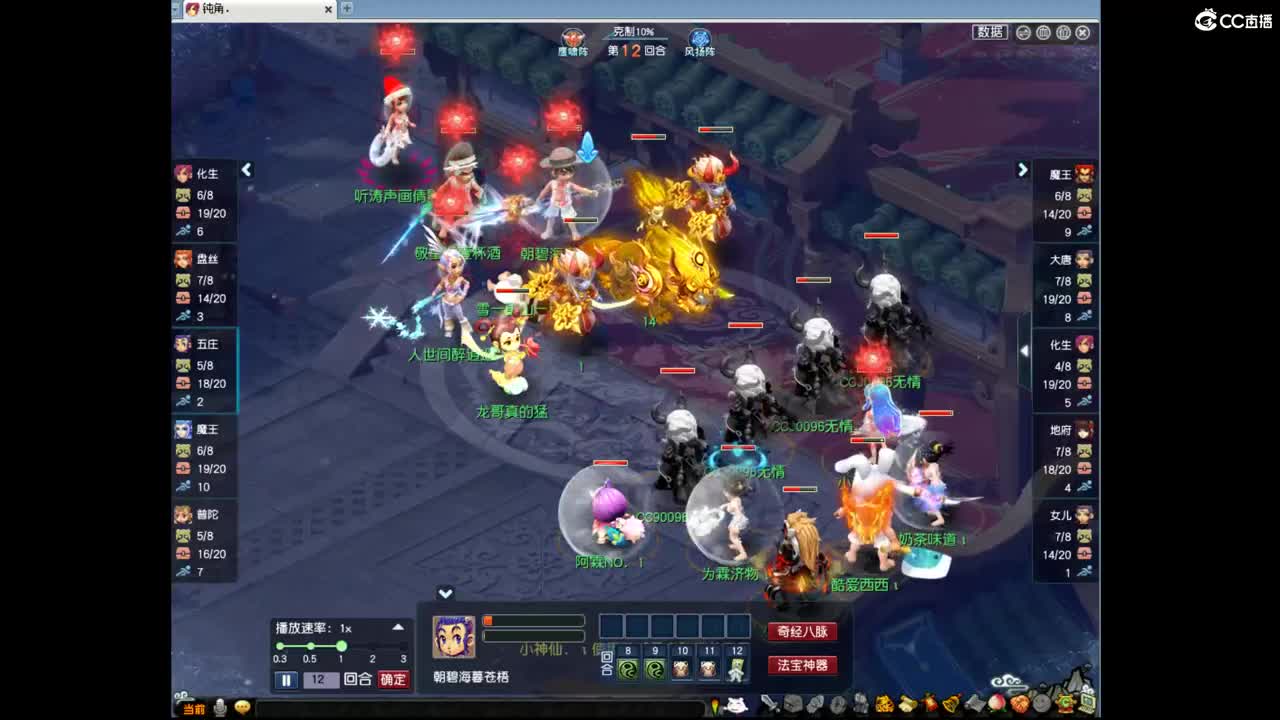Click the 魔王 faction icon in the right panel
This screenshot has height=720, width=1280.
(1083, 171)
